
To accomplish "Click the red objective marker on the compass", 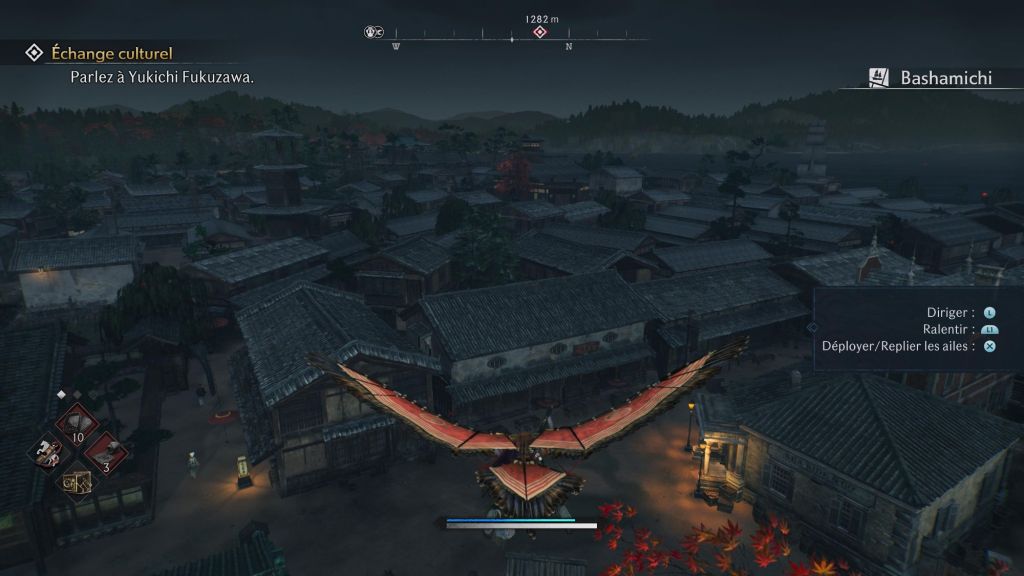I will click(540, 32).
